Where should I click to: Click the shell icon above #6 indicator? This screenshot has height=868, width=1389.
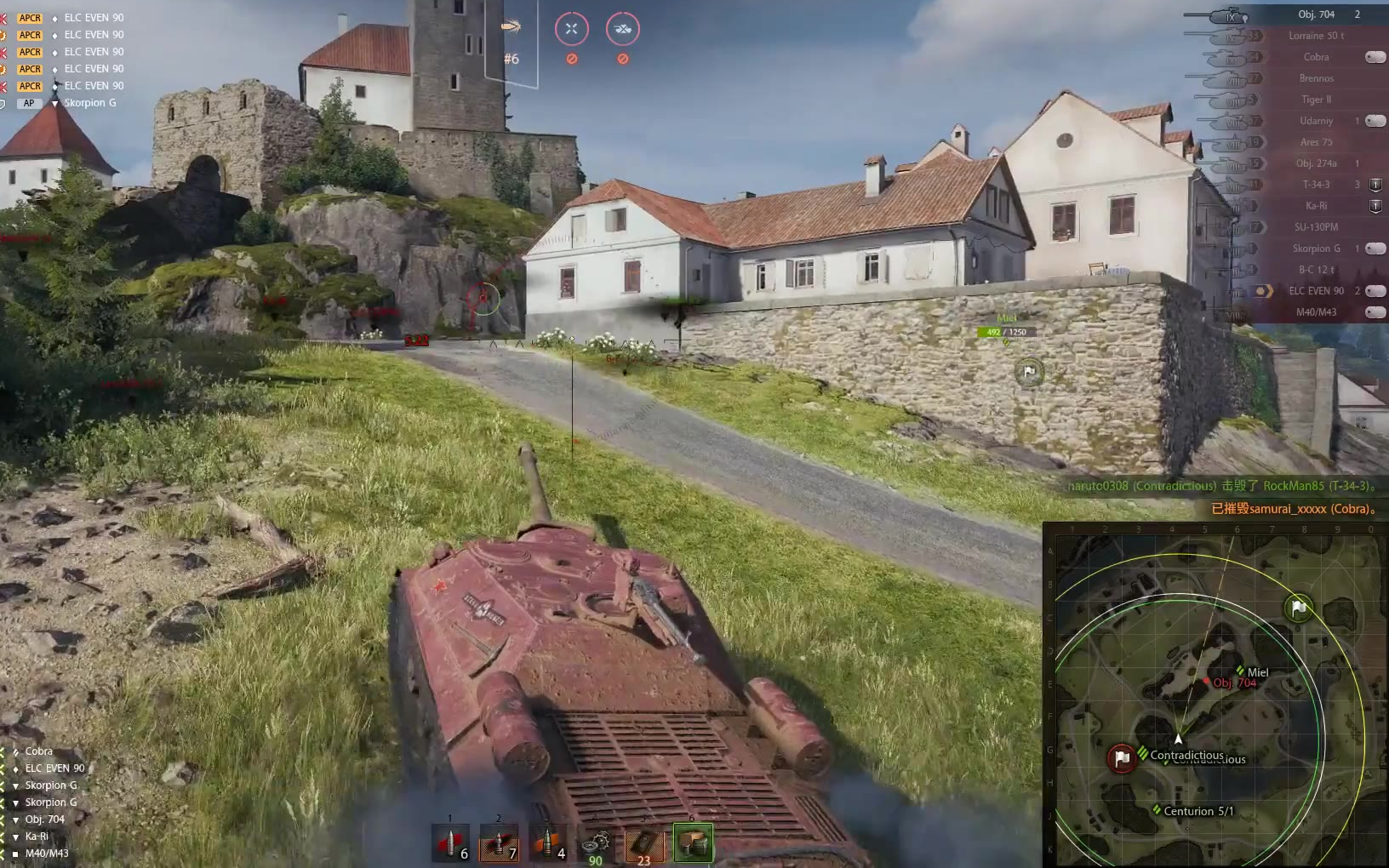click(511, 26)
